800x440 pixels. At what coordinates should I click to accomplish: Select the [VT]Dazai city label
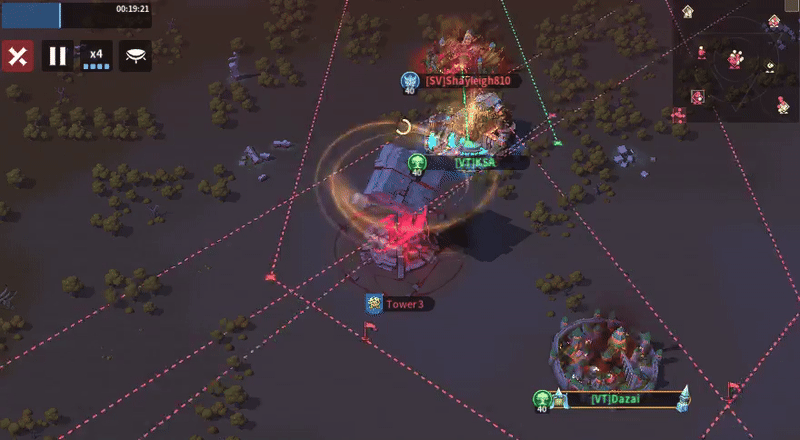pyautogui.click(x=615, y=399)
